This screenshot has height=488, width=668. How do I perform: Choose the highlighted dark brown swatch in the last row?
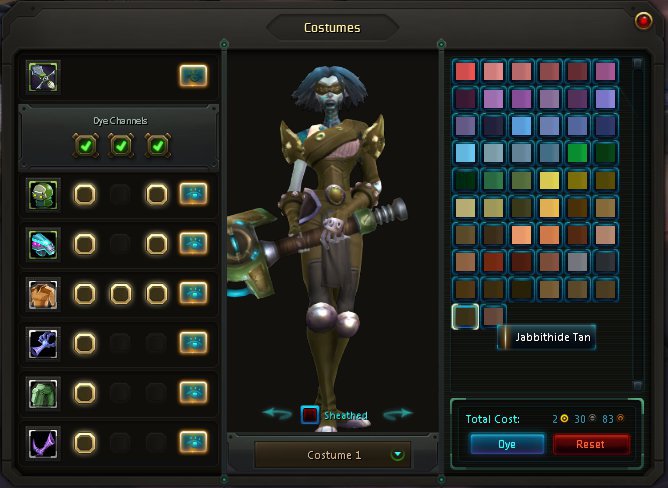(x=465, y=316)
